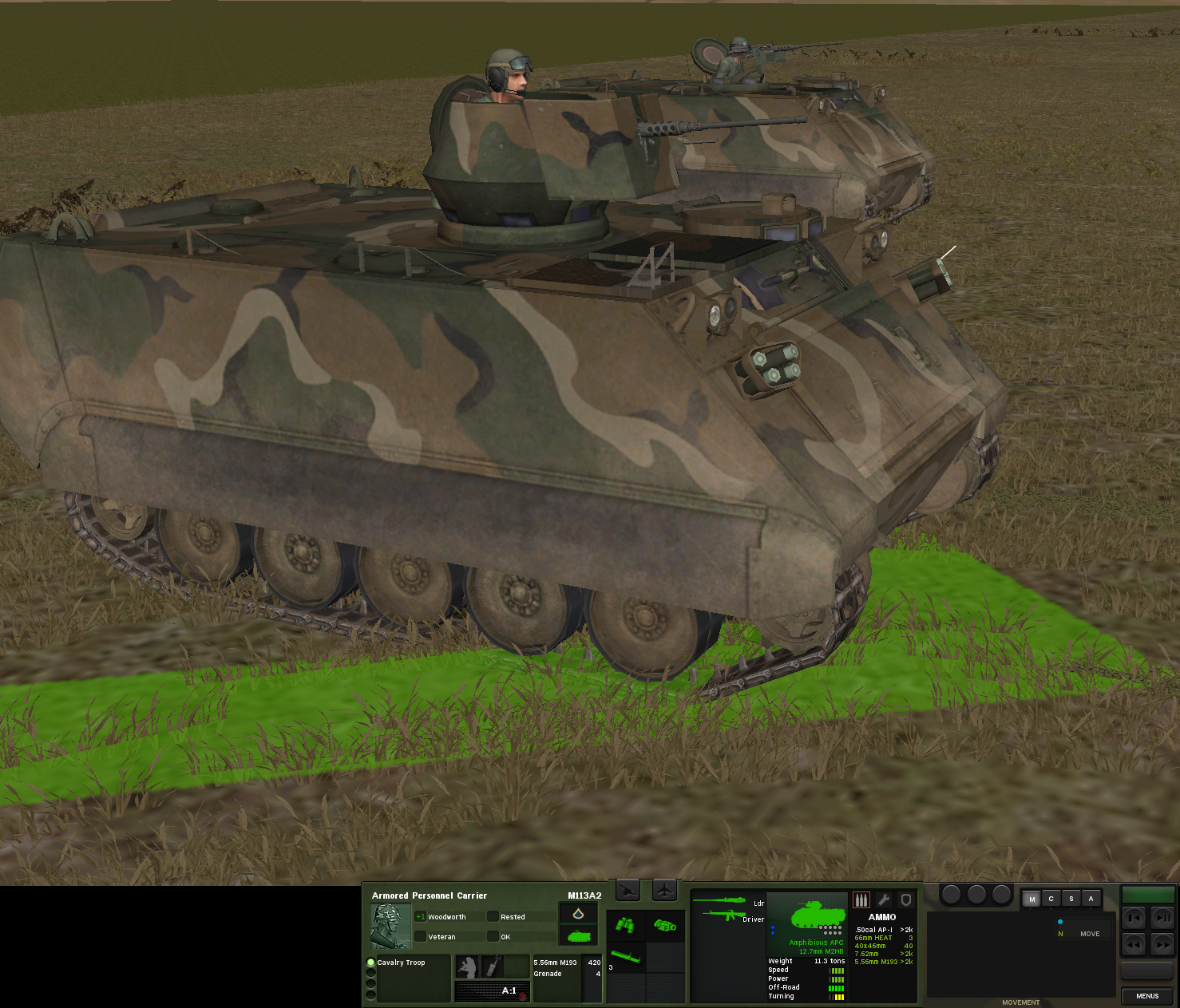Viewport: 1180px width, 1008px height.
Task: Request artillery support via cannon icon
Action: [628, 890]
